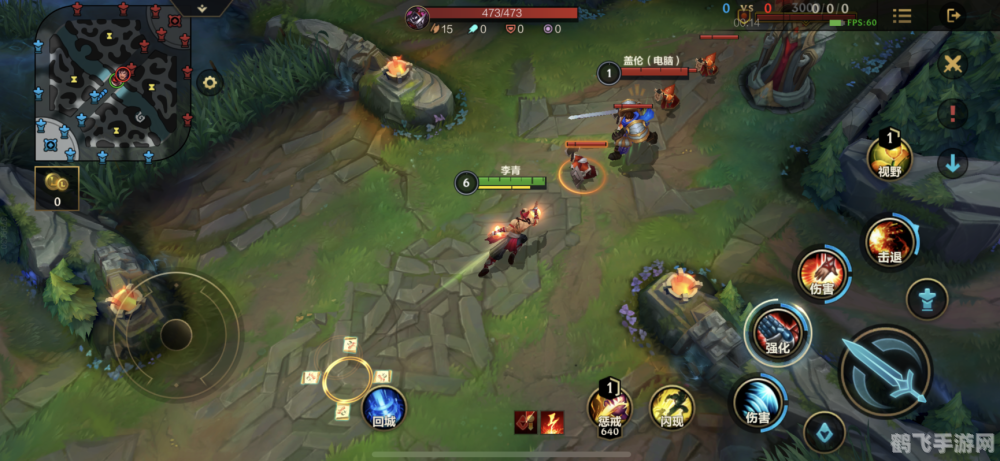Place a 视野 ward trinket
Screen dimensions: 1000x461
point(889,158)
